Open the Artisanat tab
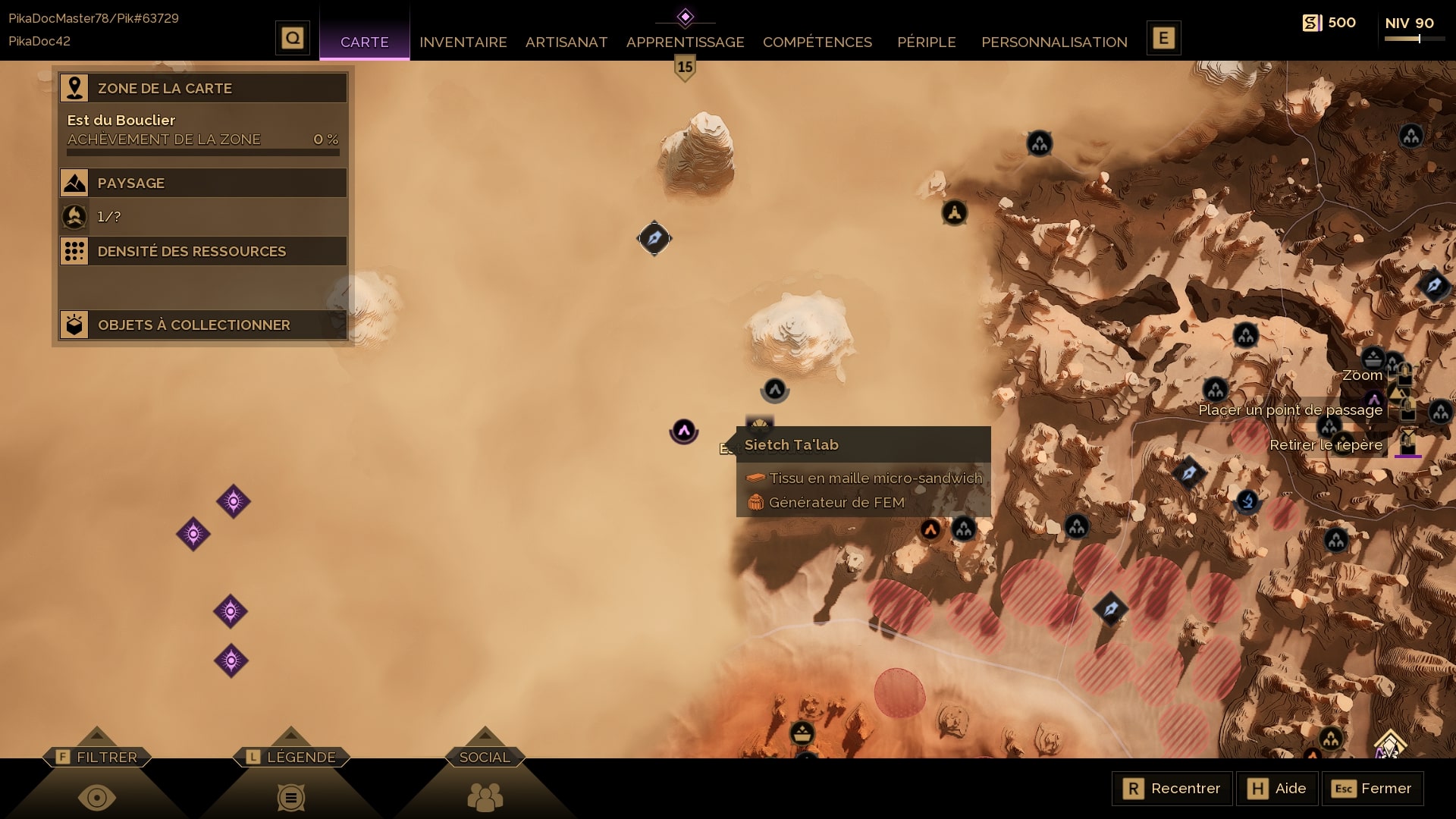 [x=566, y=42]
